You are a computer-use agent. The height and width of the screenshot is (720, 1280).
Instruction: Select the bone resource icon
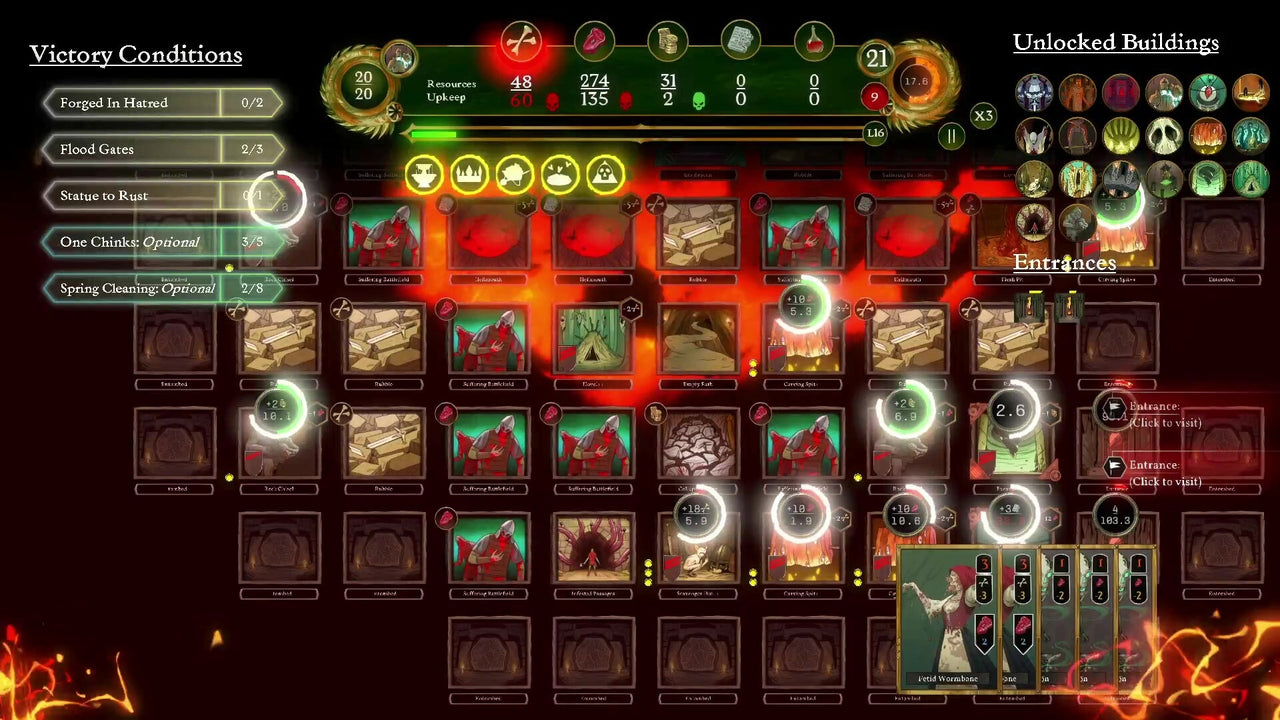(521, 40)
